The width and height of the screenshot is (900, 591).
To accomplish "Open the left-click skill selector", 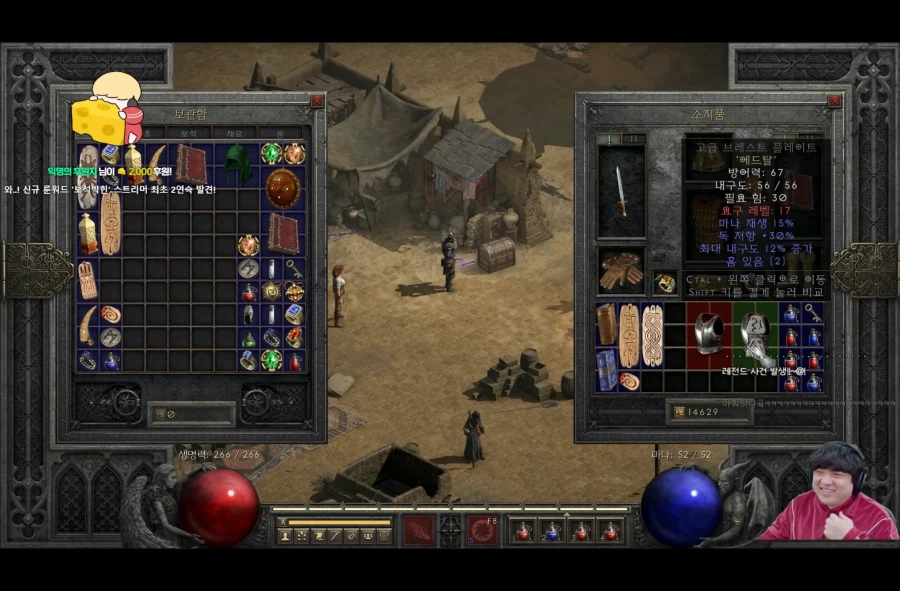I will (x=418, y=530).
